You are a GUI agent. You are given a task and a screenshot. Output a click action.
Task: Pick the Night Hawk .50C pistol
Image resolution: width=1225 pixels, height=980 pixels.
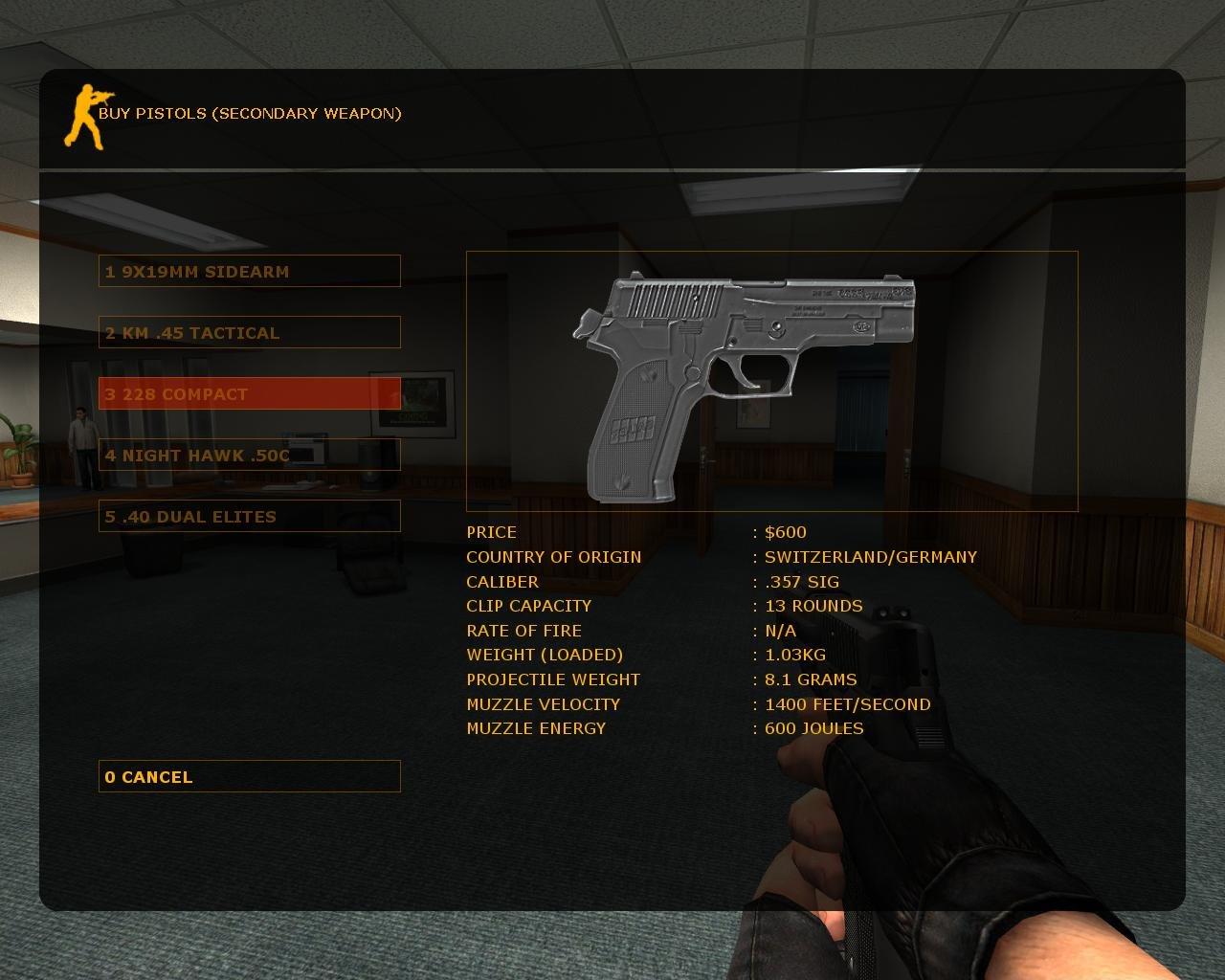tap(249, 455)
